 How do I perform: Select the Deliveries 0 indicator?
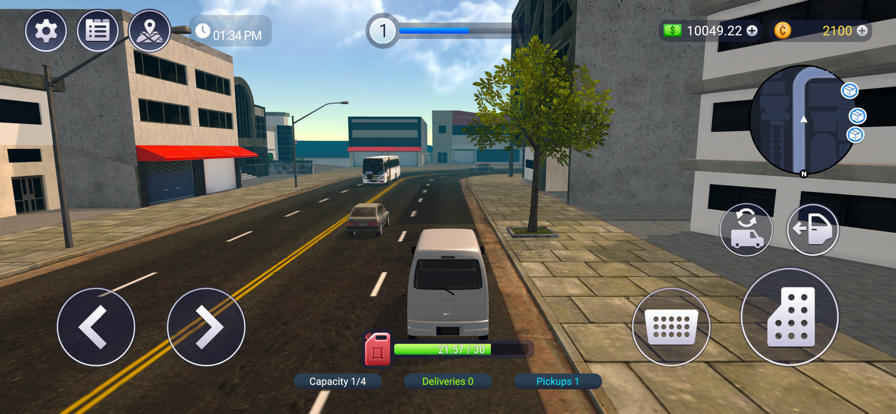pos(447,381)
